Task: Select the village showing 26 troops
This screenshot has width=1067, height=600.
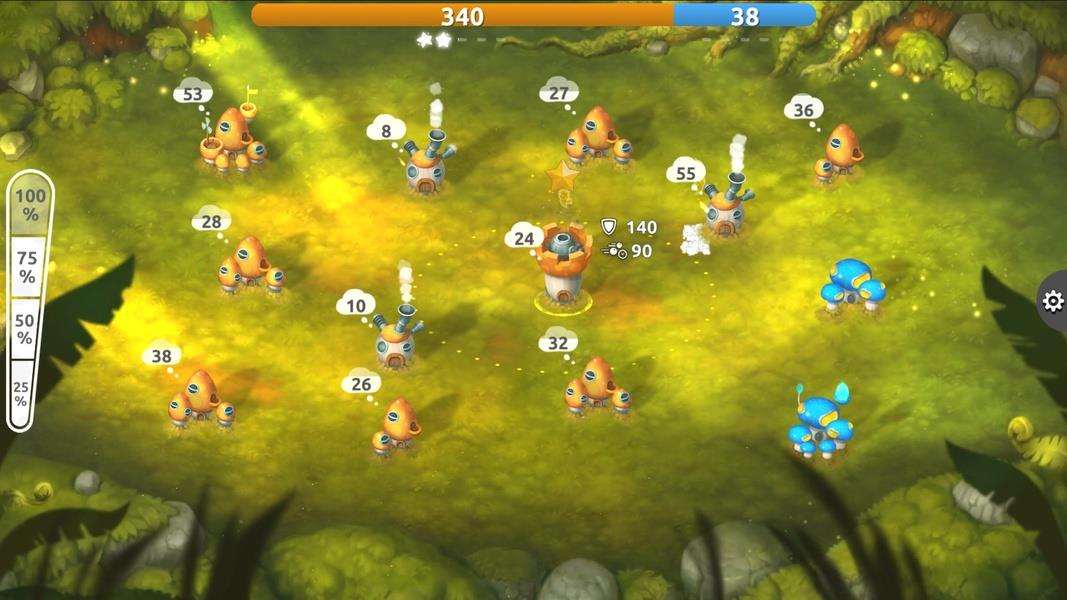Action: pyautogui.click(x=398, y=427)
